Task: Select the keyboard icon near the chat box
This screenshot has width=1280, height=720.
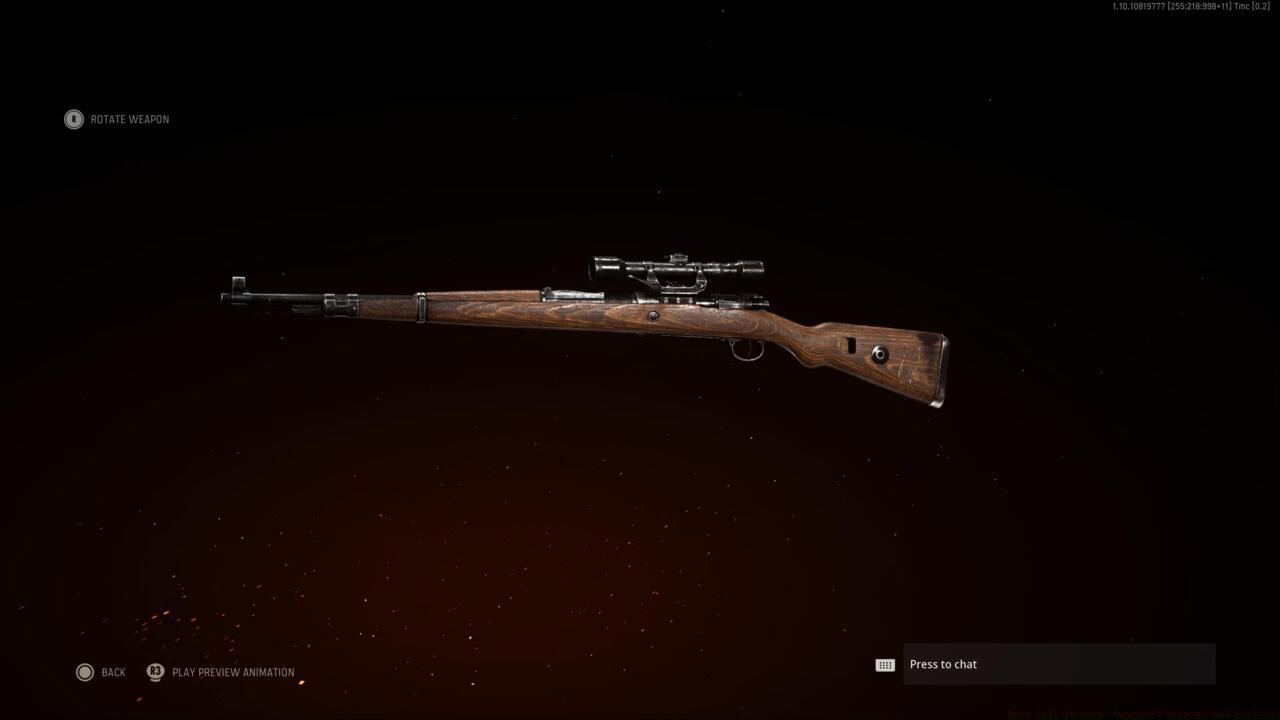Action: click(884, 664)
